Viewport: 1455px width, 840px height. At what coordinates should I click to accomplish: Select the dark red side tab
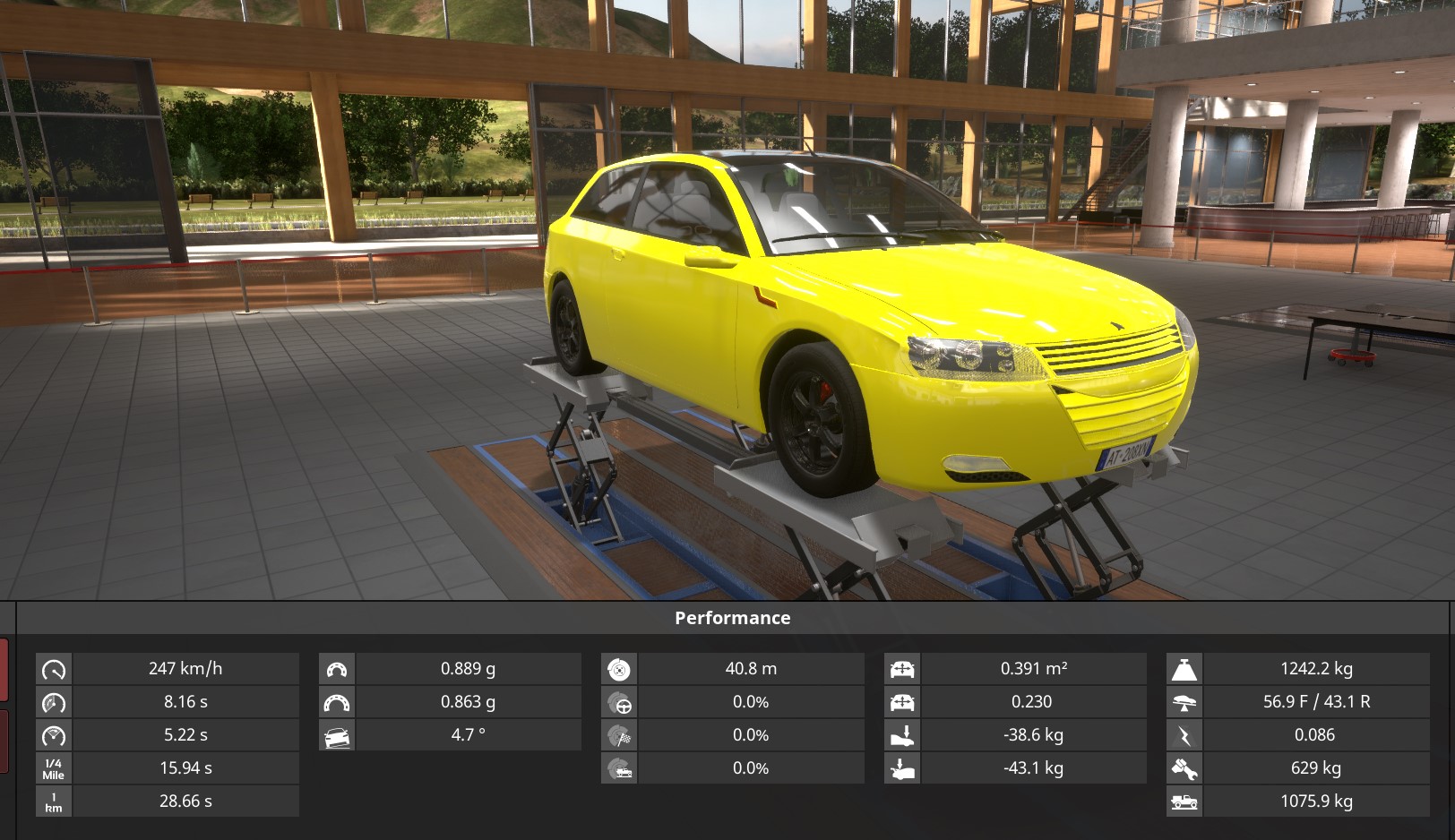[x=4, y=741]
